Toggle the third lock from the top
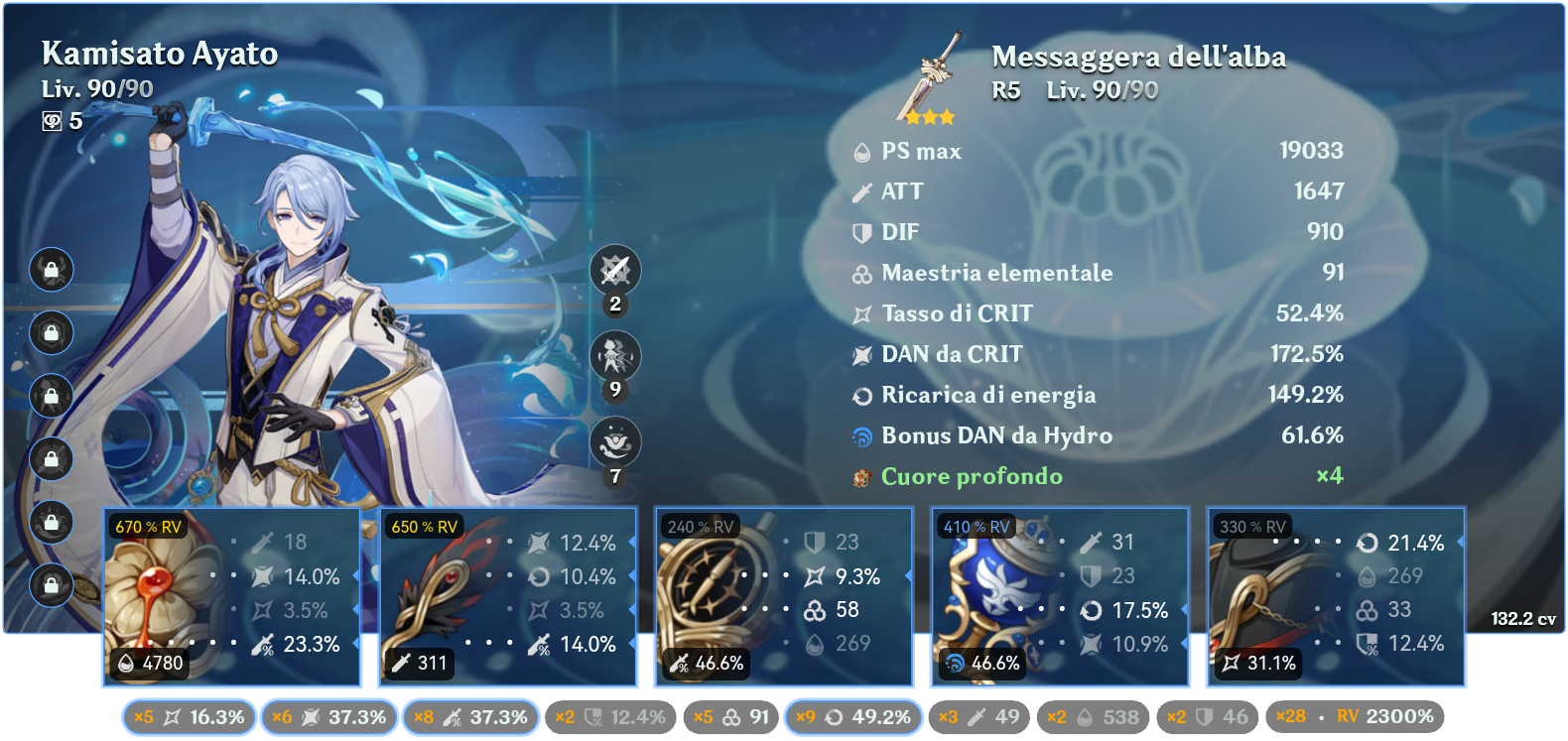This screenshot has width=1568, height=741. pos(51,396)
